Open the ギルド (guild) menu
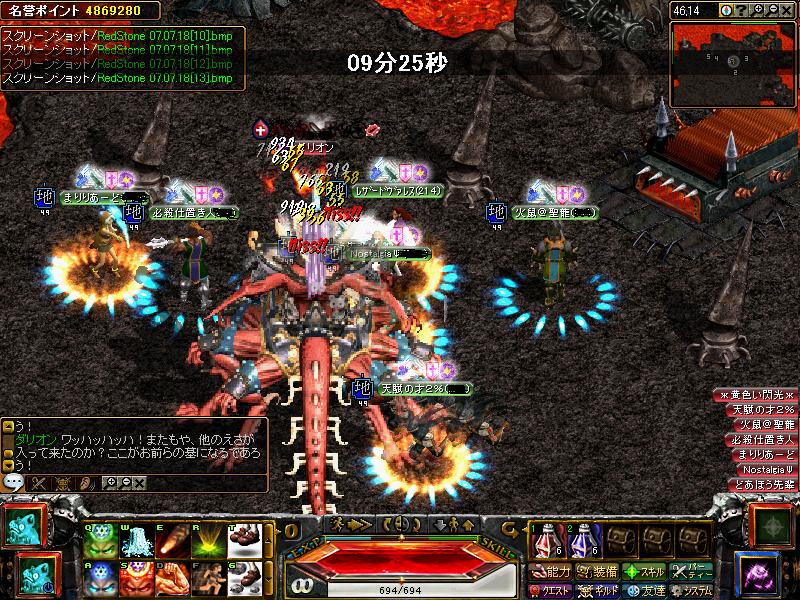 (x=597, y=590)
